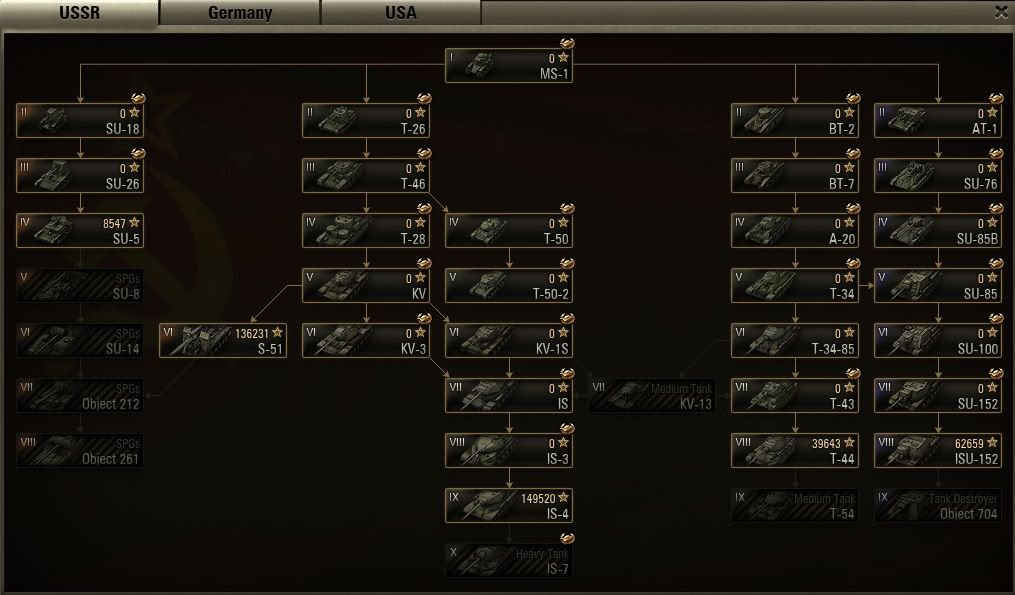Click the SU-5 artillery node
The image size is (1015, 595).
tap(80, 231)
